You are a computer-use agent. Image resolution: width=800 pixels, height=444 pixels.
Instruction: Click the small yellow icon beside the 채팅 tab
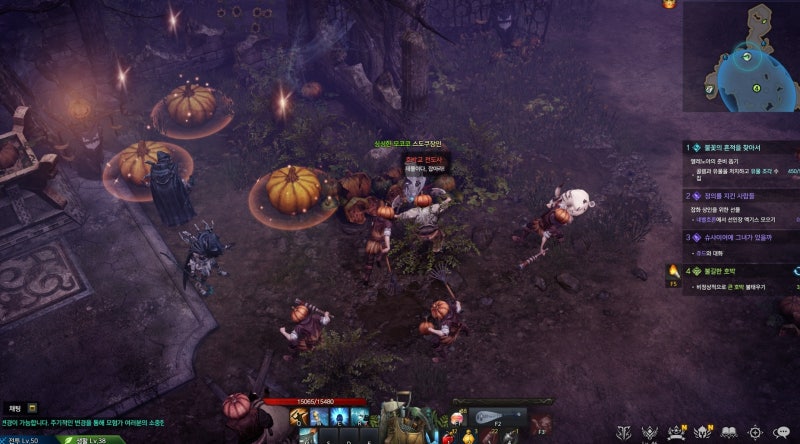coord(33,408)
